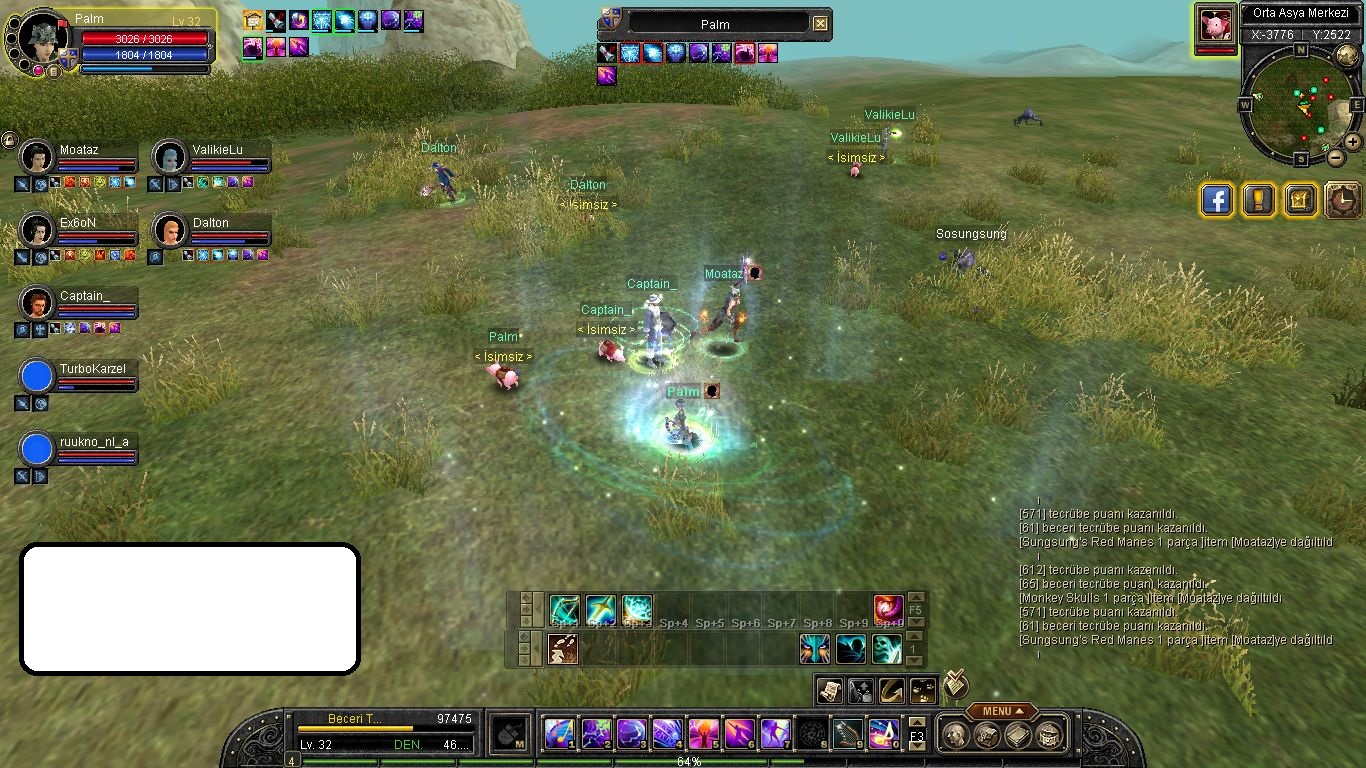The image size is (1366, 768).
Task: Select party member Moataz
Action: [x=78, y=150]
